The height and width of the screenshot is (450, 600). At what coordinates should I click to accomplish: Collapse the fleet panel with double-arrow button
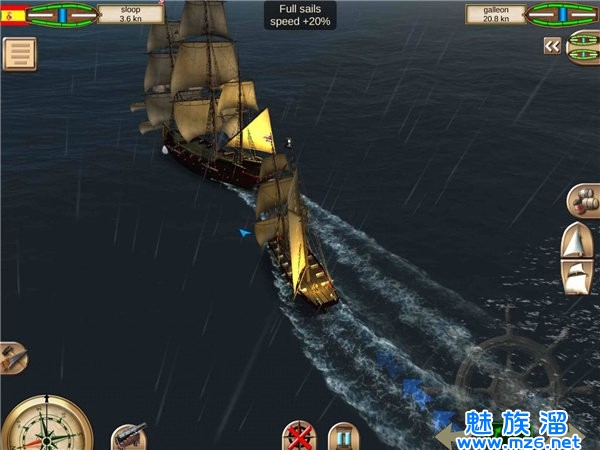pos(551,46)
